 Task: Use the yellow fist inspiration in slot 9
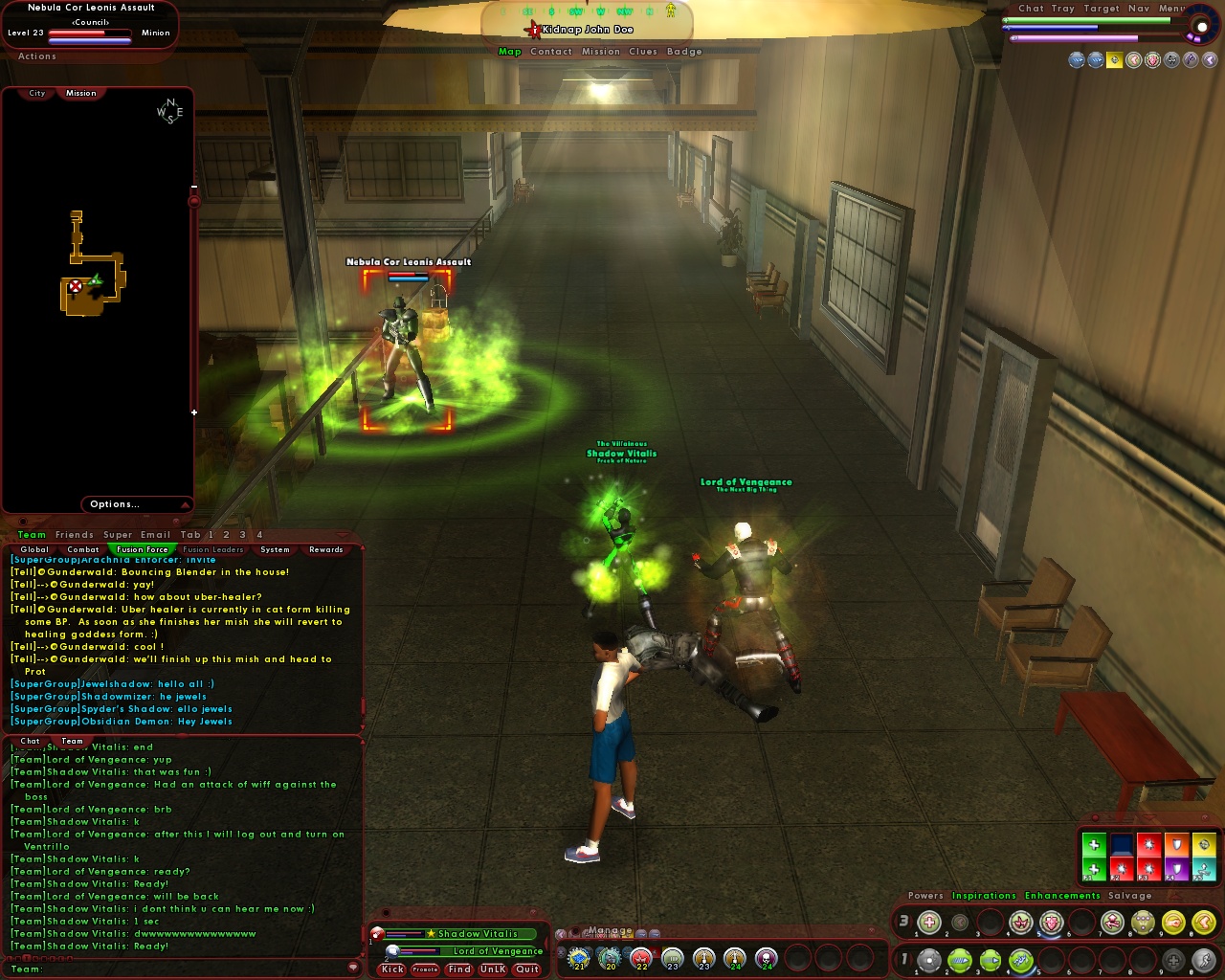[1175, 924]
